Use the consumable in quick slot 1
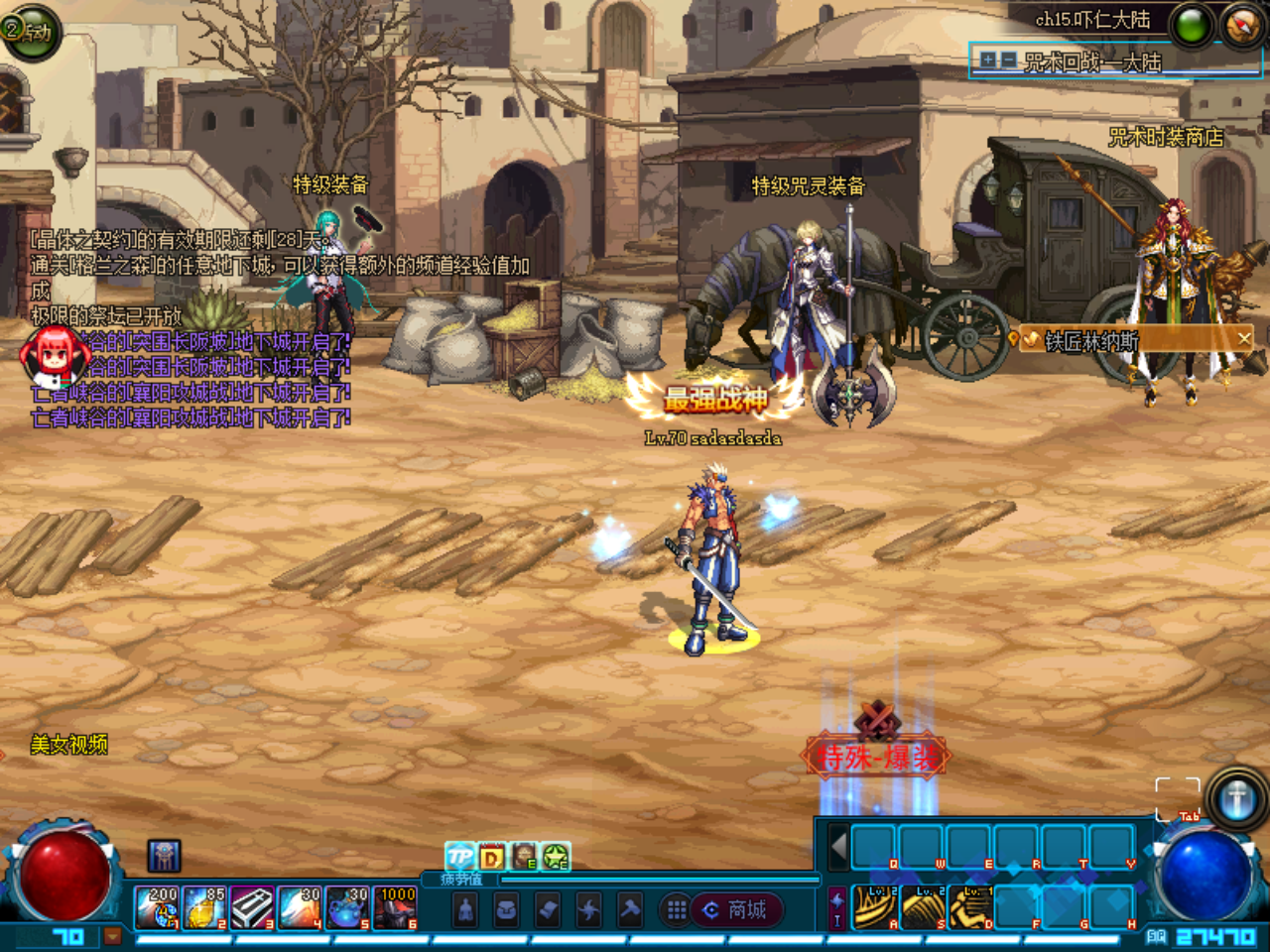Viewport: 1270px width, 952px height. 157,908
